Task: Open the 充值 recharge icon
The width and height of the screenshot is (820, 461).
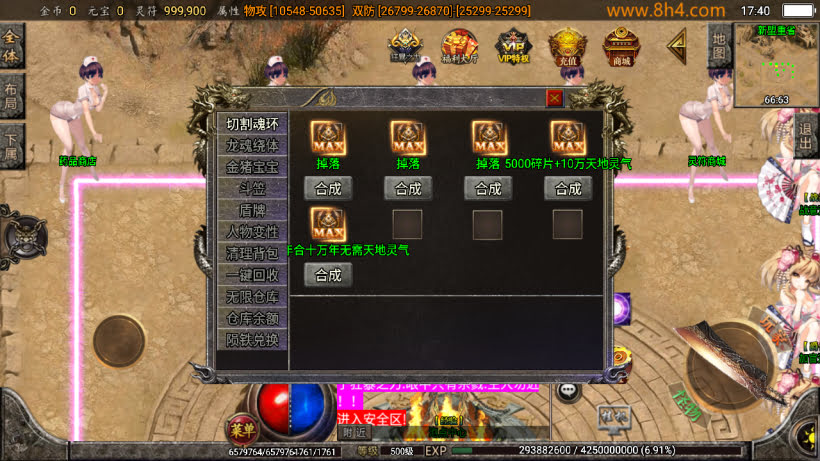Action: [568, 46]
